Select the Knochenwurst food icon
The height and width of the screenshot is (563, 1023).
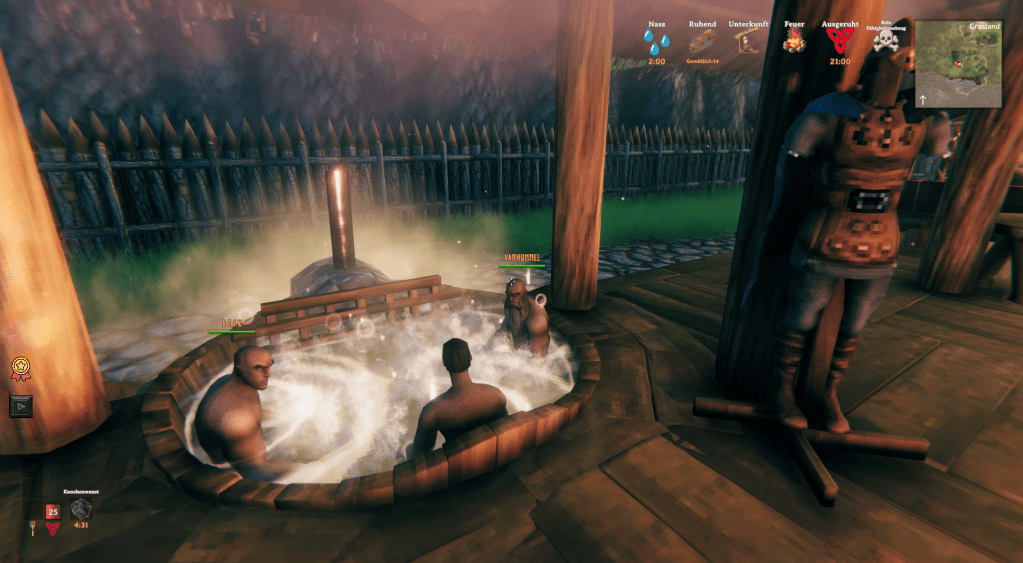(81, 508)
